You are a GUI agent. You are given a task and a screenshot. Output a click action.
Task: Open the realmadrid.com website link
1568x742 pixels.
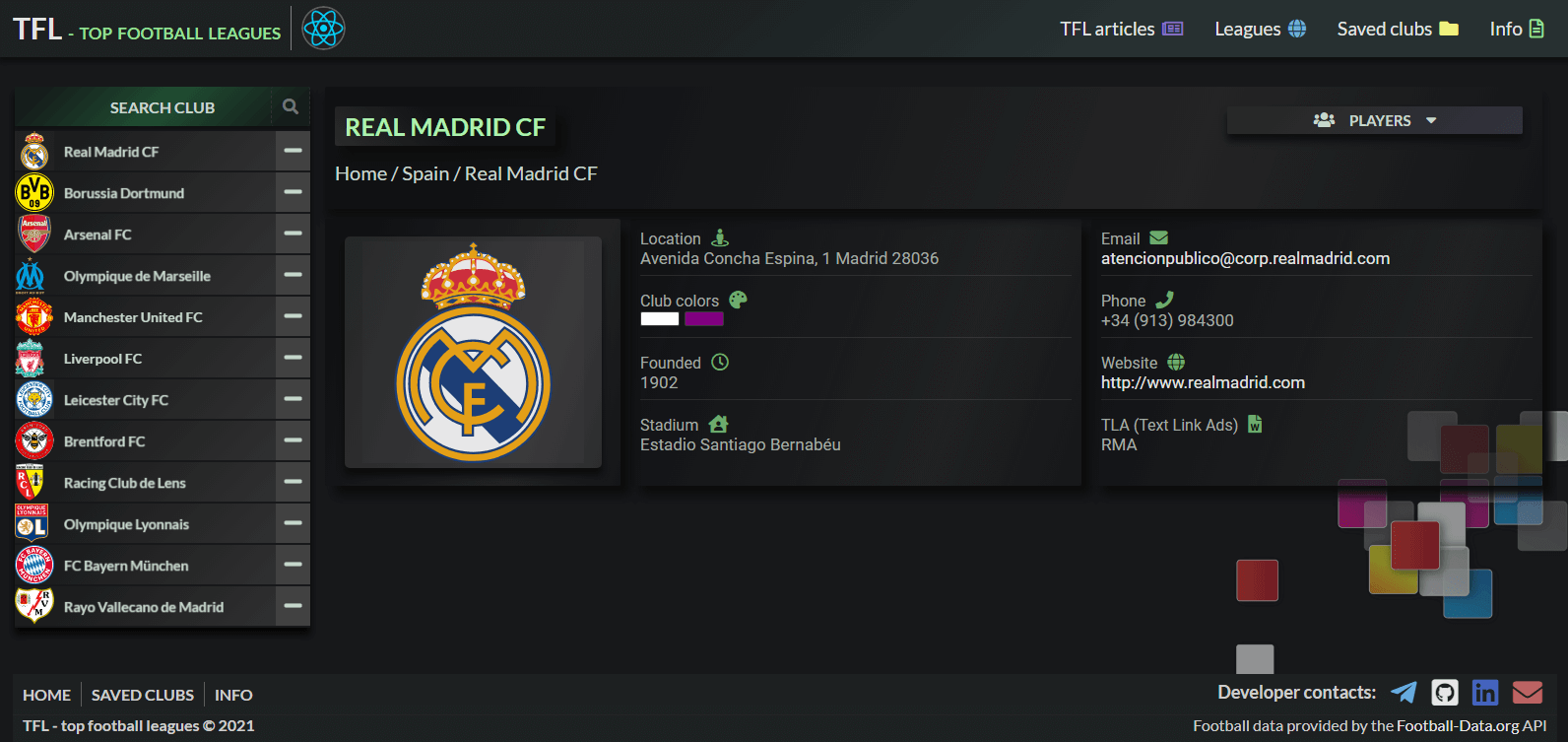[x=1203, y=382]
